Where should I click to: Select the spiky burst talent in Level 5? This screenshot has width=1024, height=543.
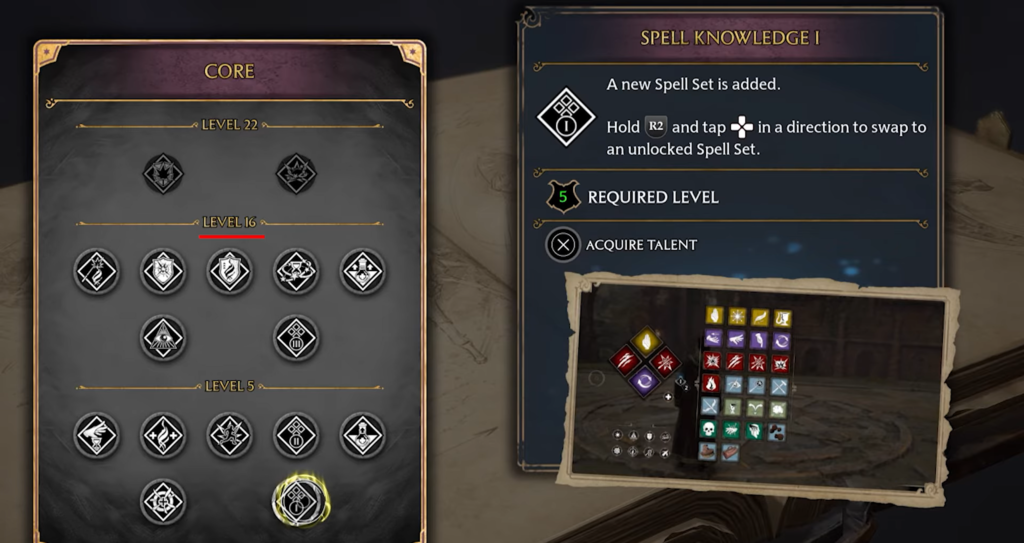229,435
